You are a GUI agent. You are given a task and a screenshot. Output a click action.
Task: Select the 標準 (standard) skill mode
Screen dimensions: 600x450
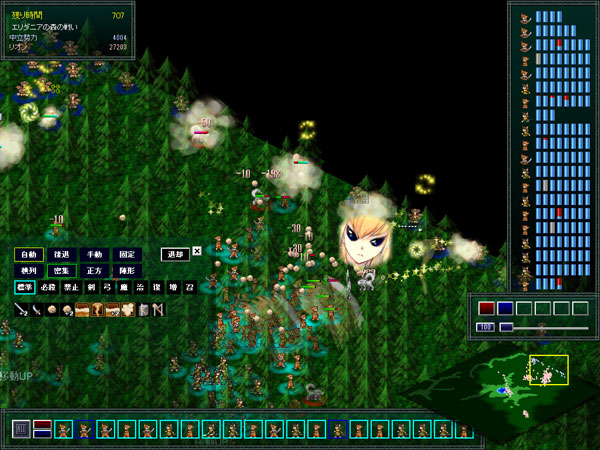tap(25, 287)
